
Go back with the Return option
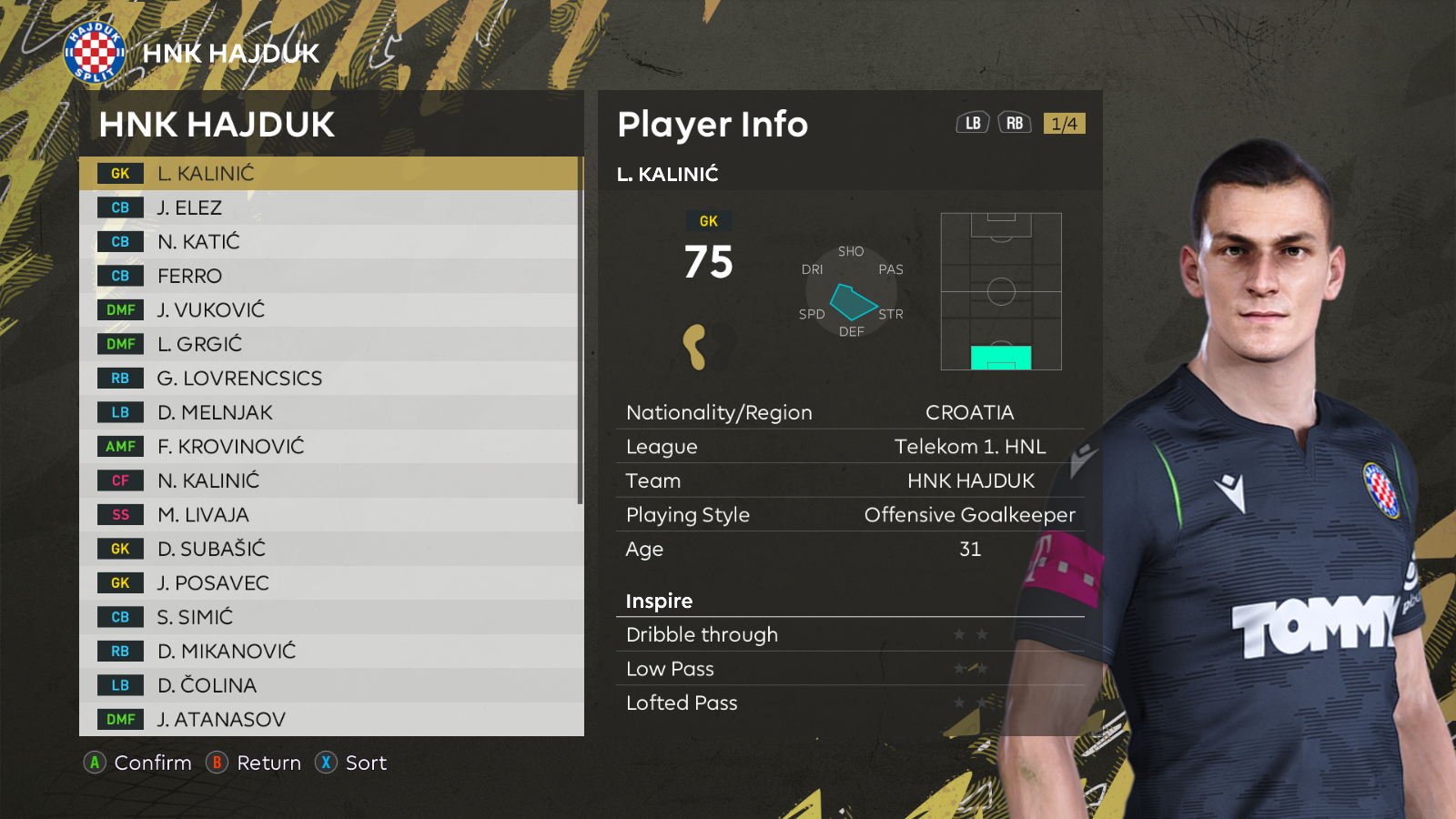(254, 763)
